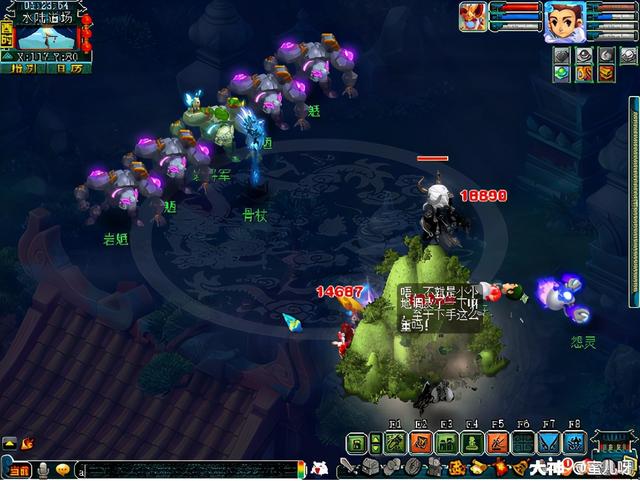Activate the blue F8 skill slot
This screenshot has width=640, height=481.
point(575,443)
